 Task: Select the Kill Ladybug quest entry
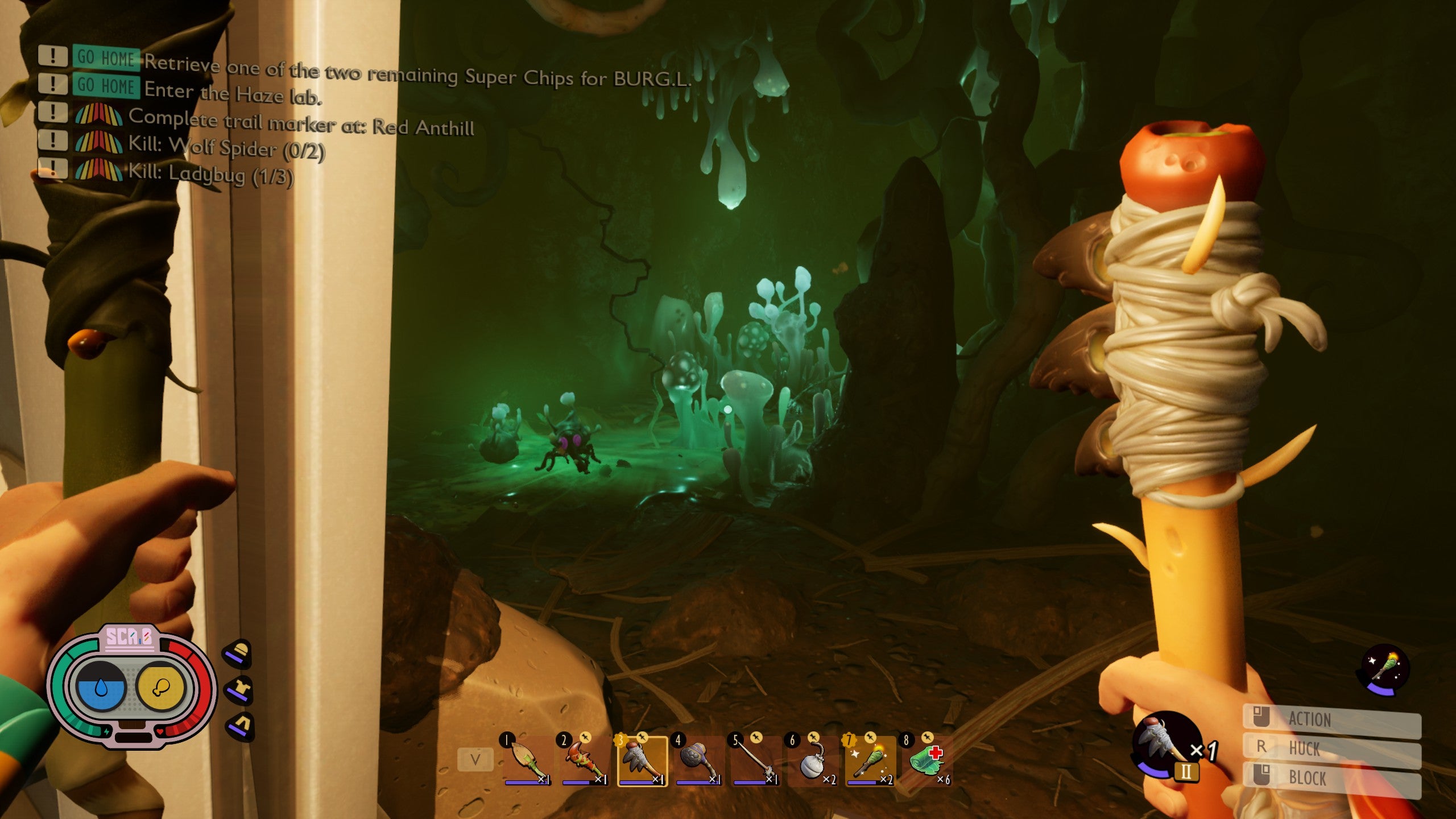pos(210,173)
